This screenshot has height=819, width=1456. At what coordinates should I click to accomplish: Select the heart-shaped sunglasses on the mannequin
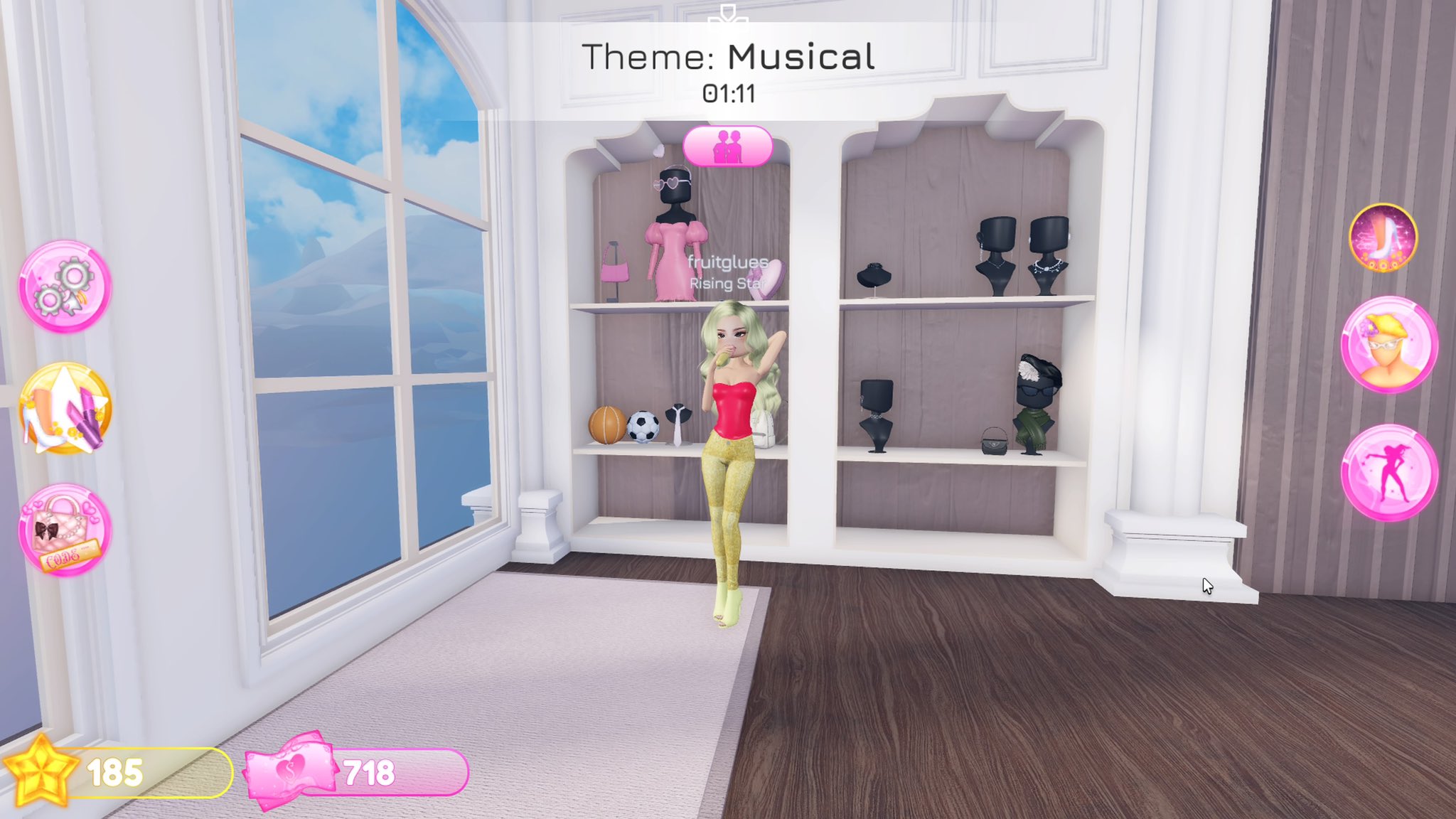[668, 183]
